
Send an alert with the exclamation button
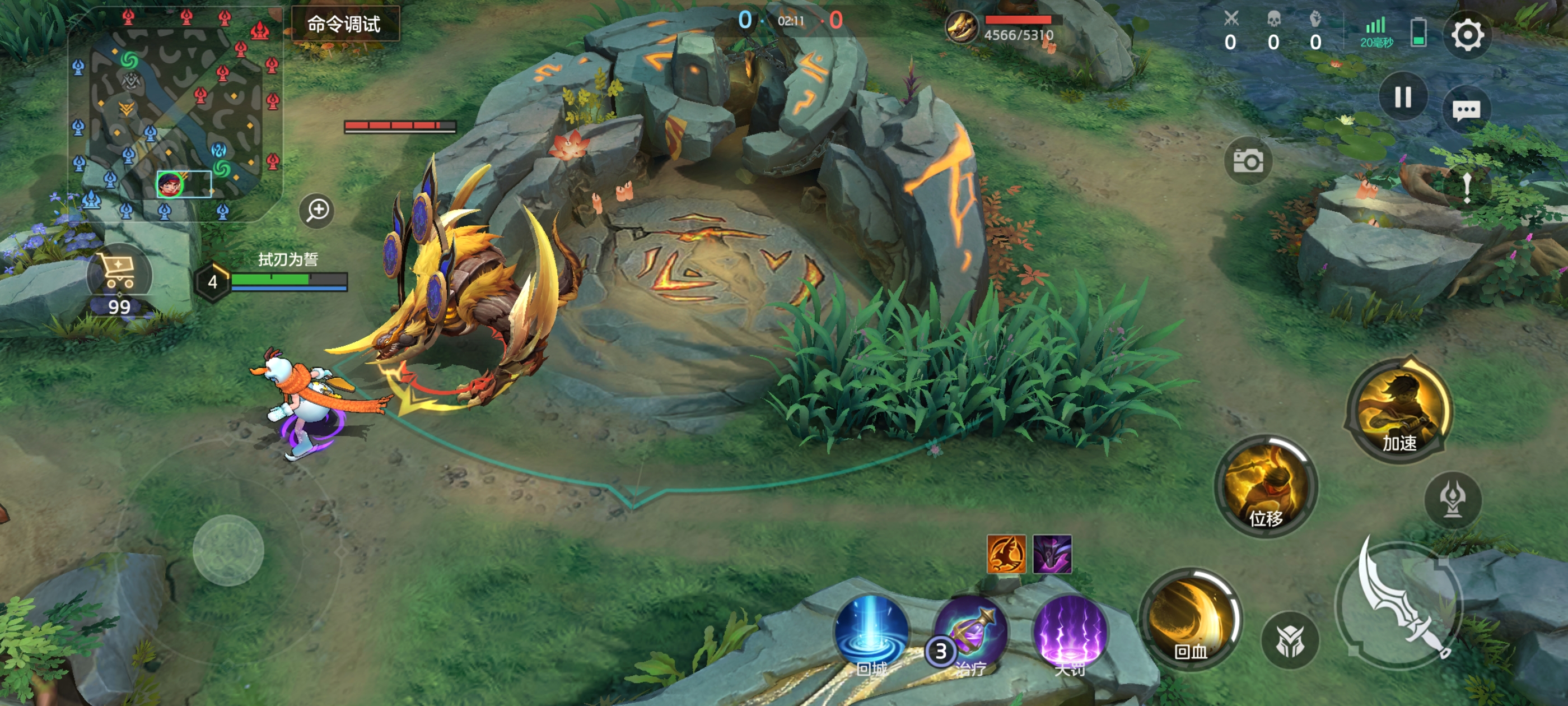[1467, 188]
